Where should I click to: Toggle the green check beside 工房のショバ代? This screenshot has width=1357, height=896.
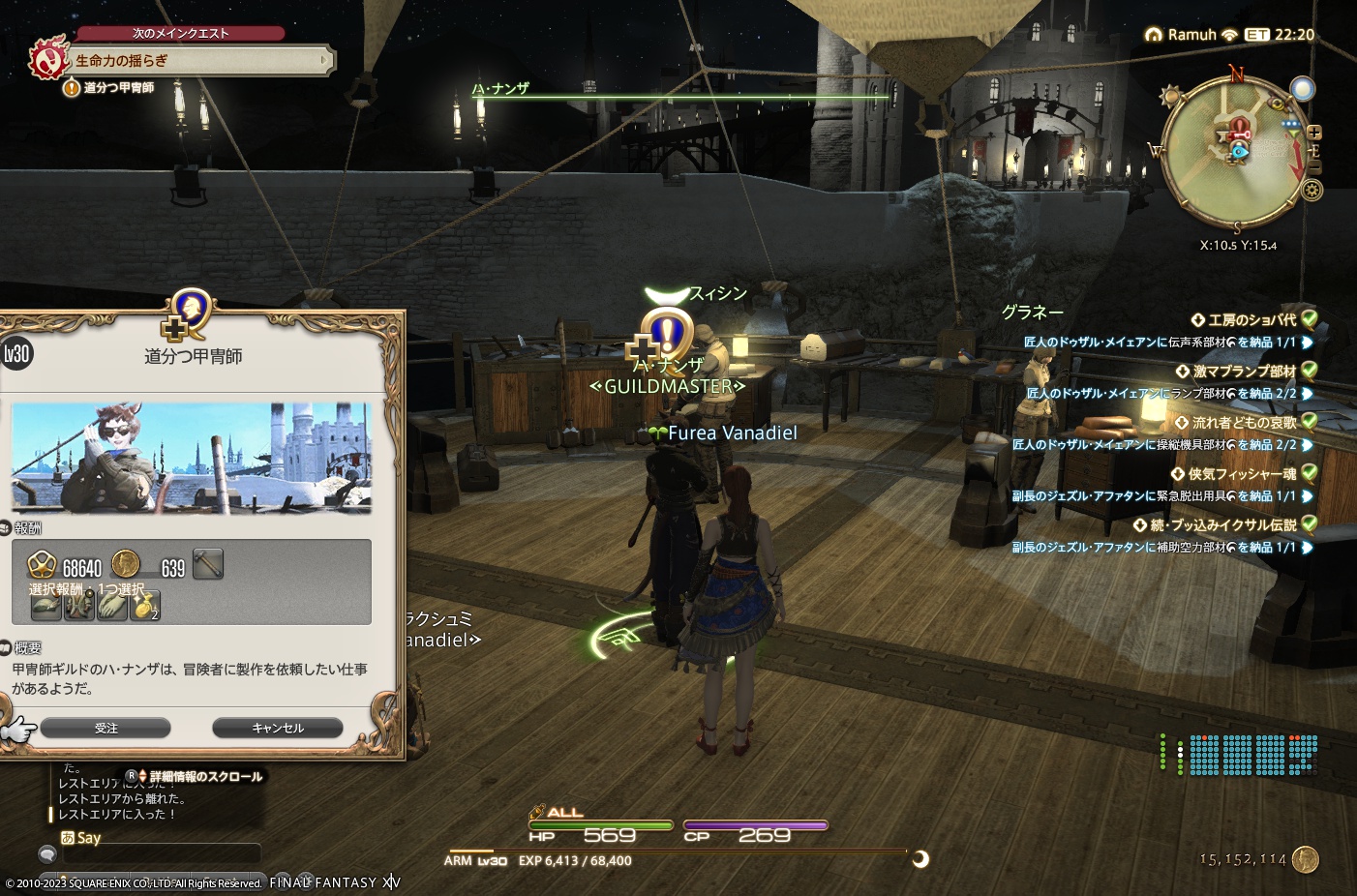pyautogui.click(x=1309, y=320)
